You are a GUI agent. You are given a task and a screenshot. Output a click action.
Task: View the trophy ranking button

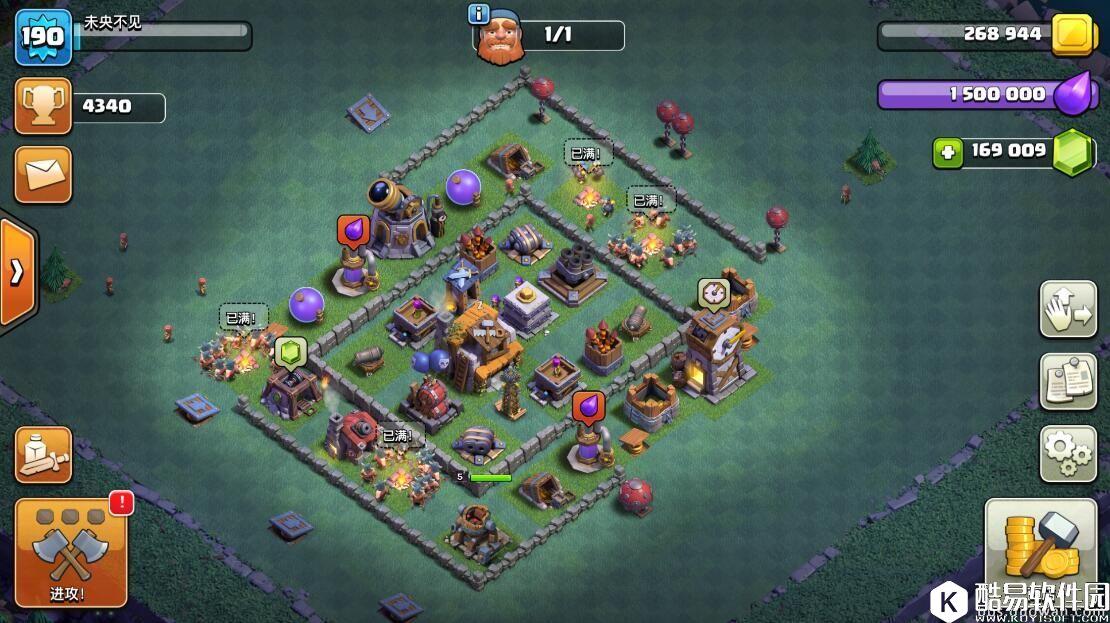(x=43, y=107)
